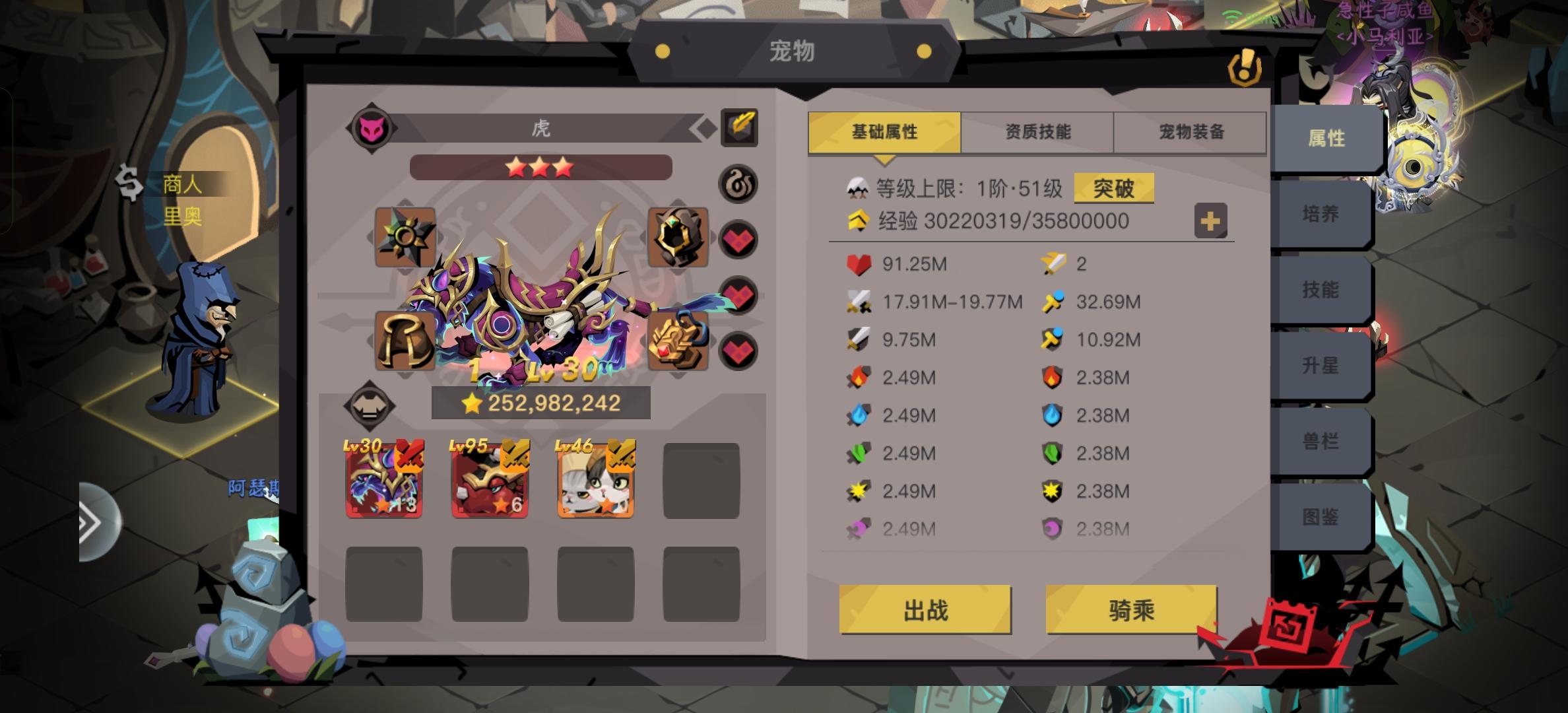Toggle the middle heart favorite icon
Viewport: 1568px width, 713px height.
point(739,293)
